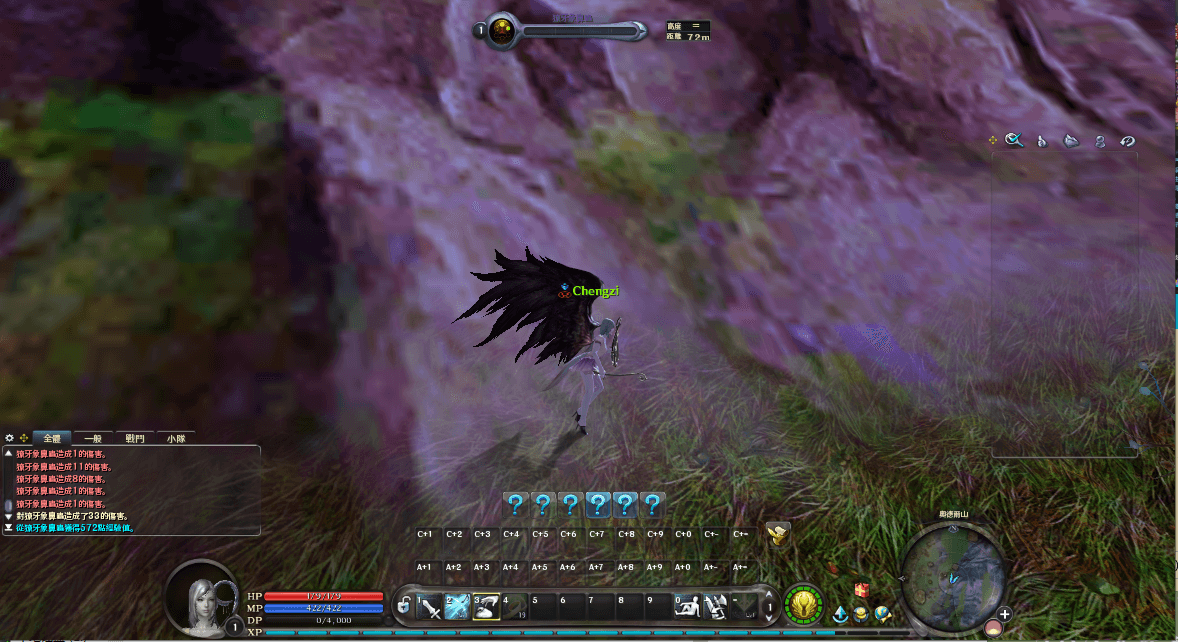The height and width of the screenshot is (642, 1178).
Task: Switch to the 一般 chat tab
Action: point(93,438)
